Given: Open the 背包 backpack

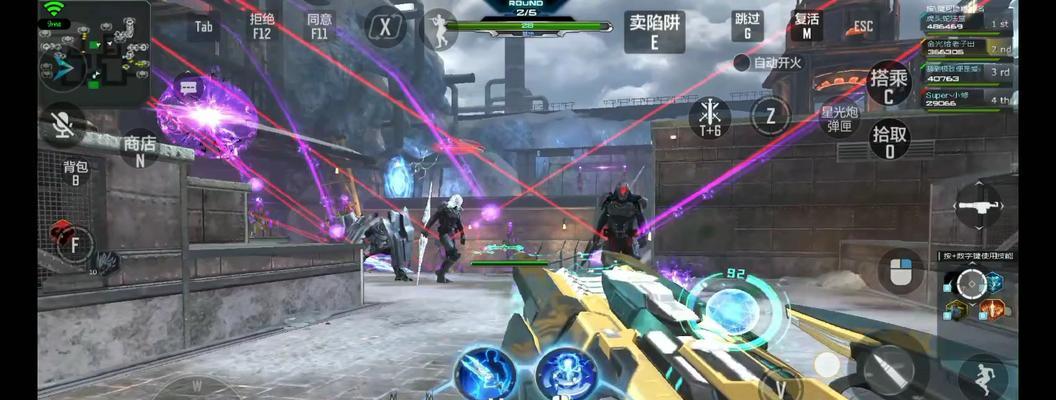Looking at the screenshot, I should coord(76,172).
